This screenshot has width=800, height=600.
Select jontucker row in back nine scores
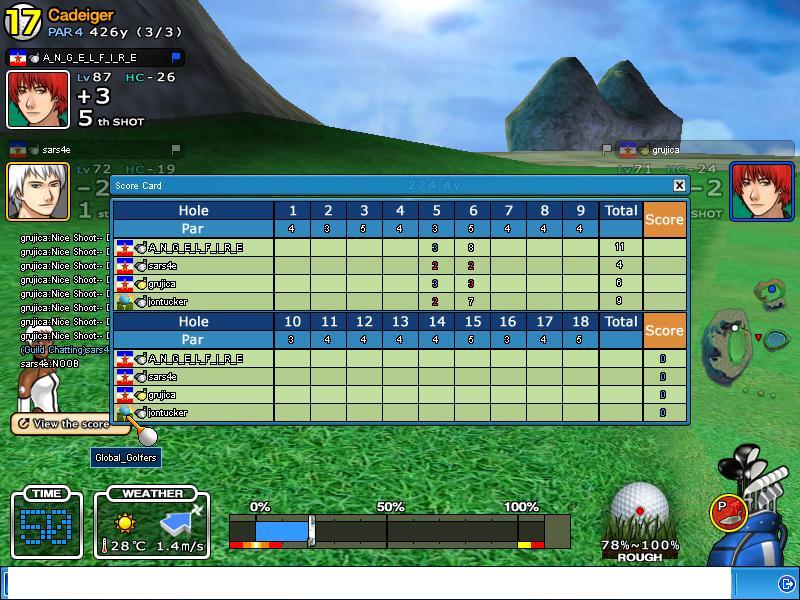[x=190, y=412]
